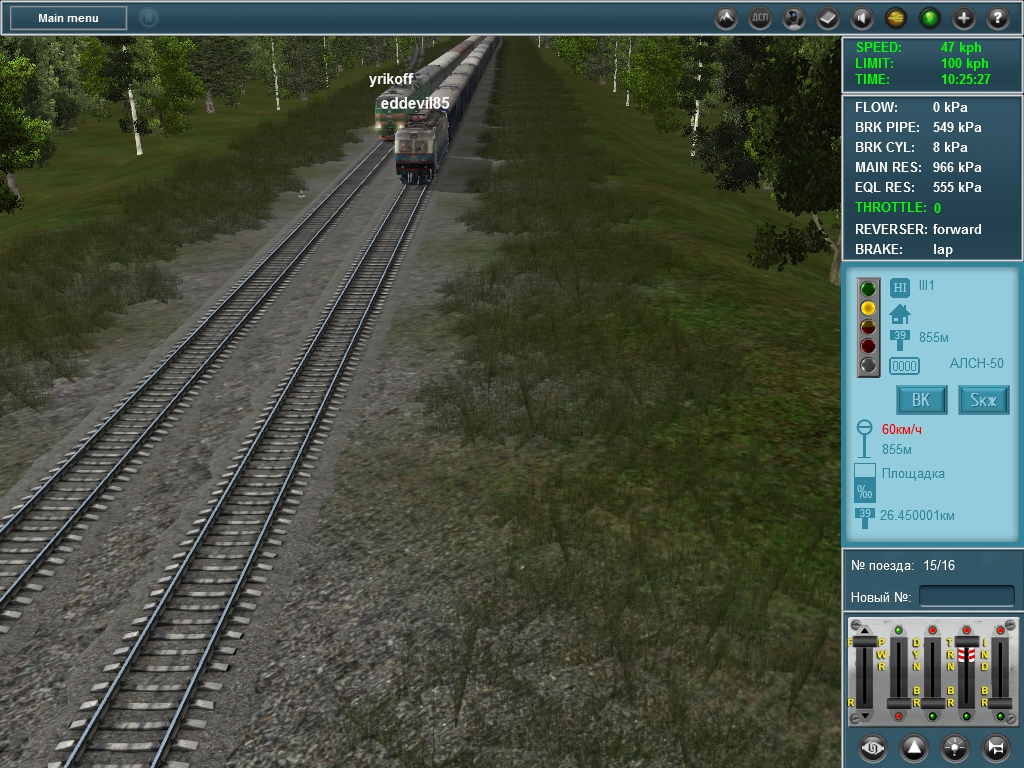
Task: Click the ВК button
Action: tap(921, 400)
